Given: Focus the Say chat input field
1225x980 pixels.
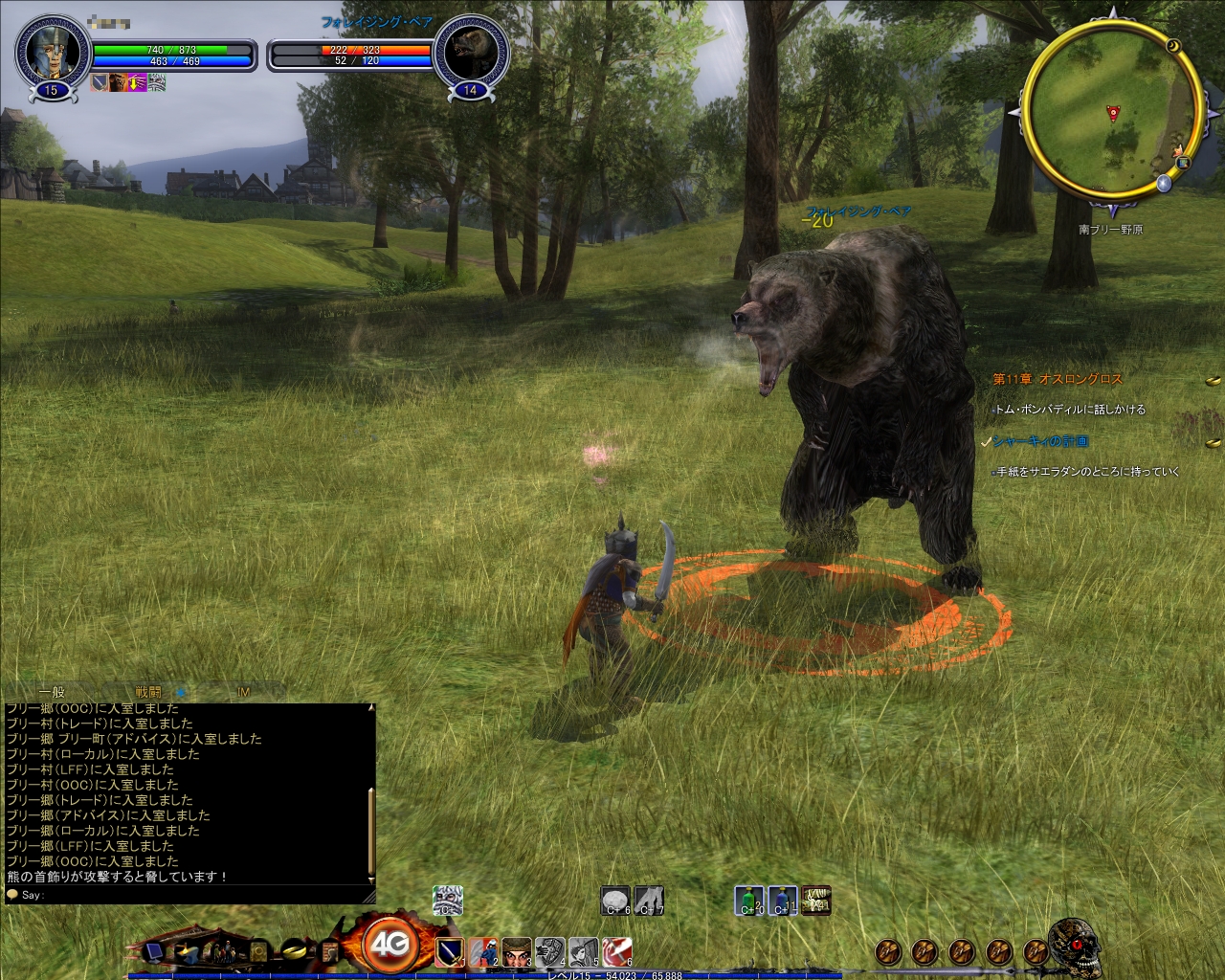Looking at the screenshot, I should point(191,895).
